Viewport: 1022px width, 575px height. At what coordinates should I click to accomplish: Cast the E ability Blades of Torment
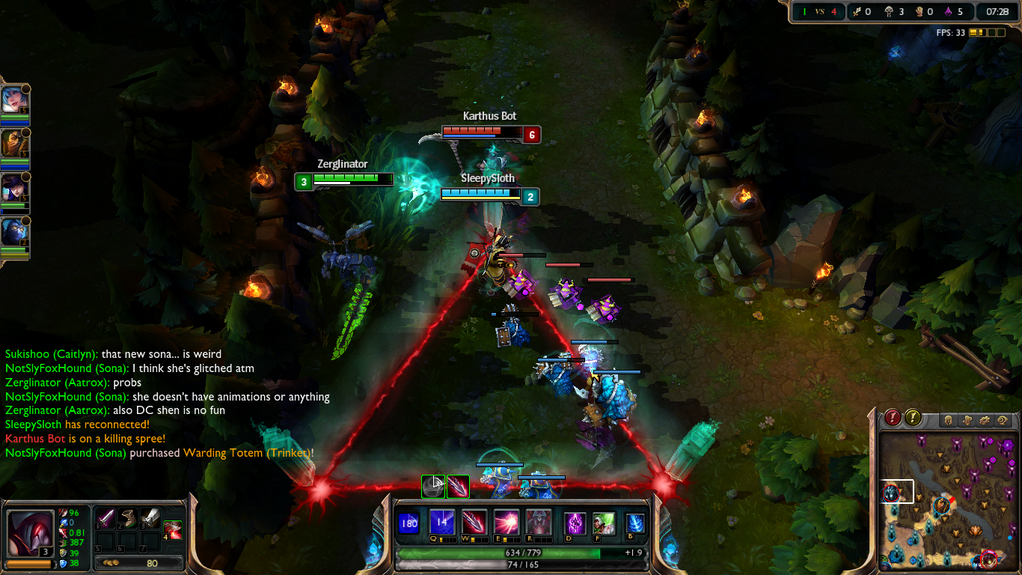[506, 523]
